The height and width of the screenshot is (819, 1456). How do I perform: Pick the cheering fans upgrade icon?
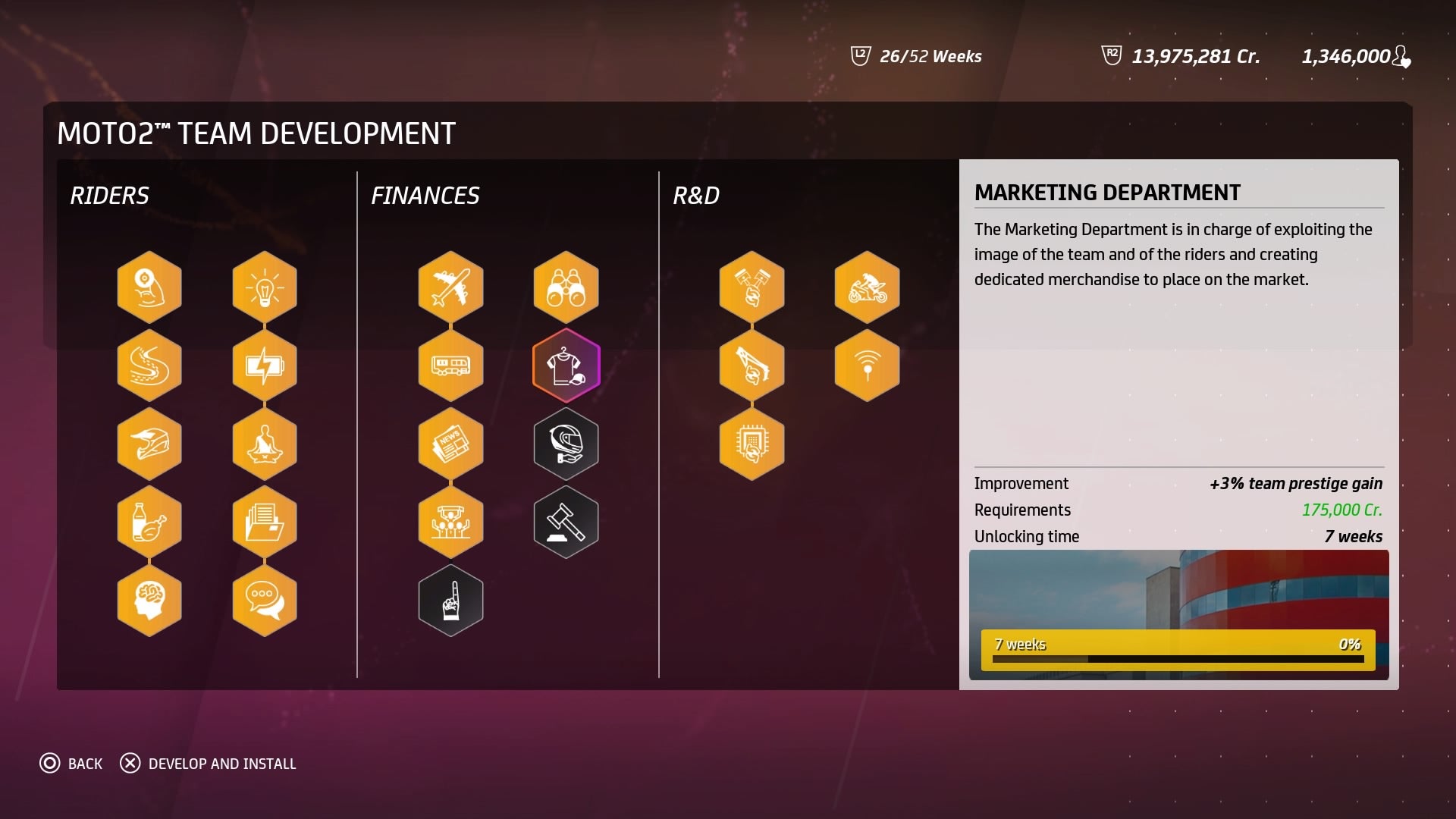click(450, 522)
